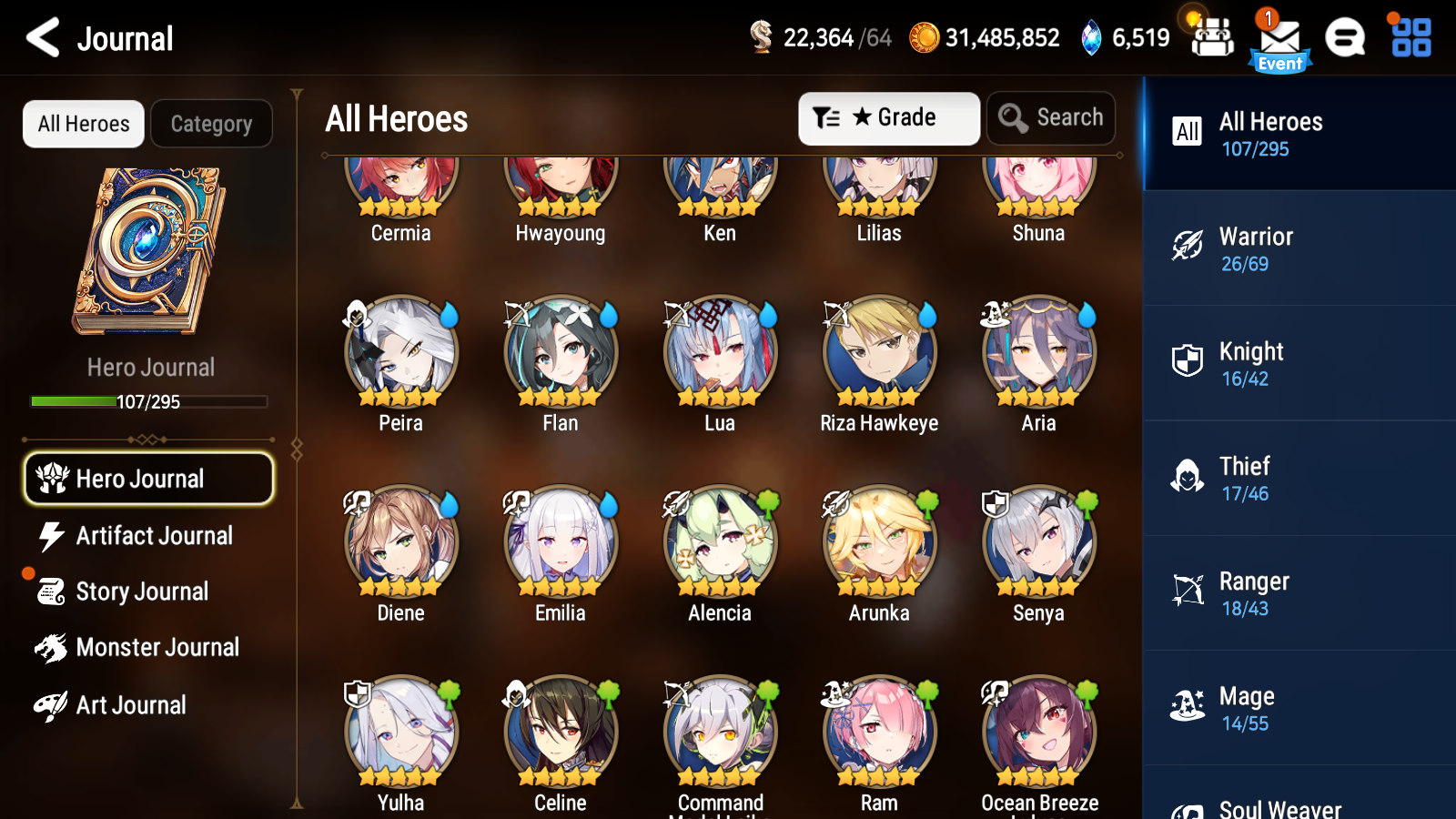
Task: Select Emilia's hero portrait
Action: (559, 541)
